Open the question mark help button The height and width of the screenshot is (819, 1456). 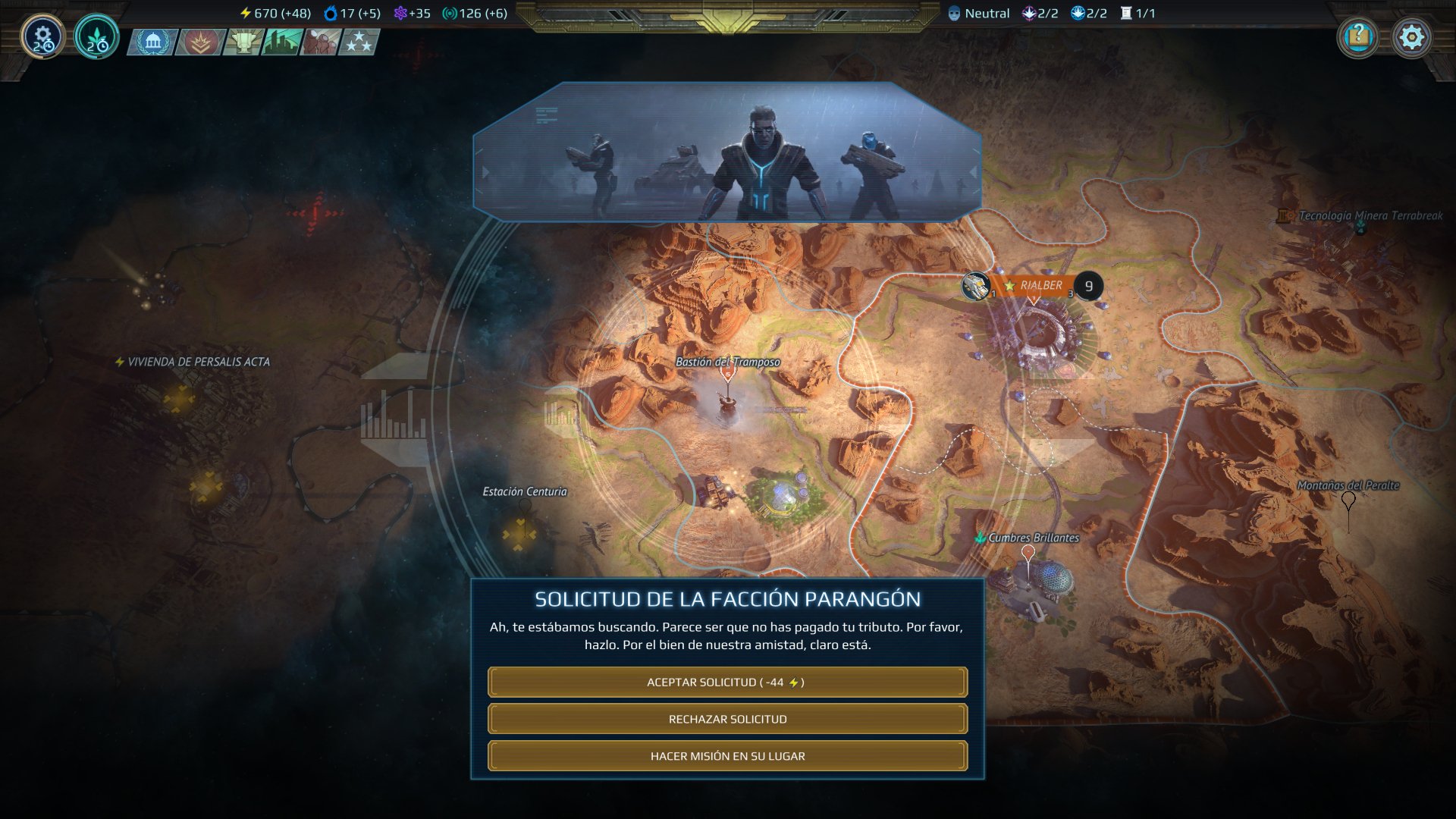tap(1359, 34)
